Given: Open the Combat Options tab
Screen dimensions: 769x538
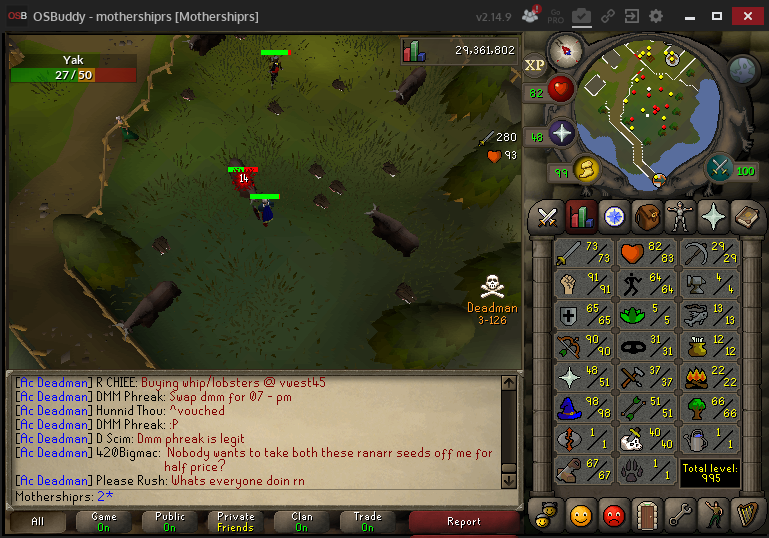Looking at the screenshot, I should (548, 215).
